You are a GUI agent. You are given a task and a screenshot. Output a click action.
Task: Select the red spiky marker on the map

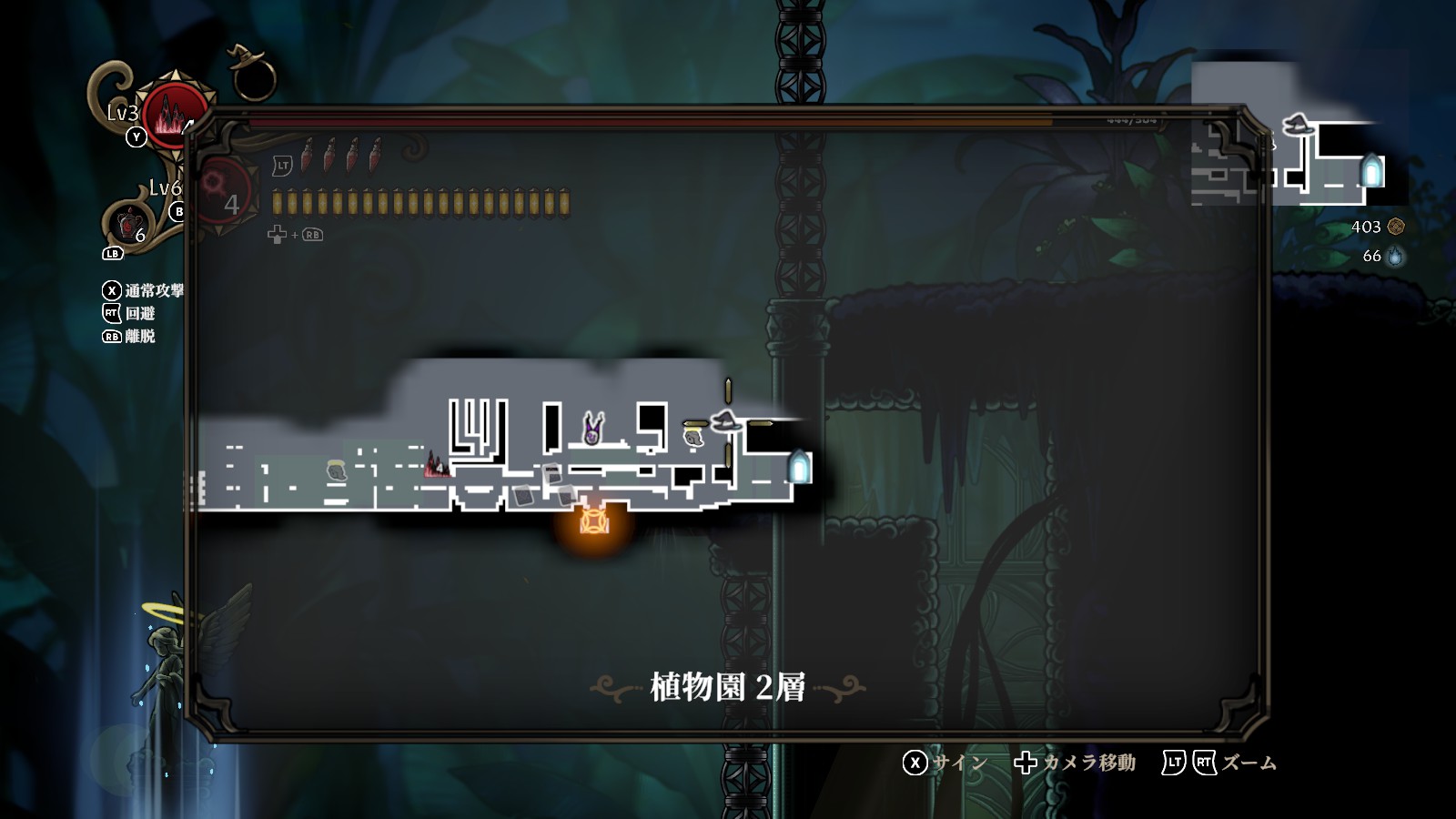(x=437, y=465)
